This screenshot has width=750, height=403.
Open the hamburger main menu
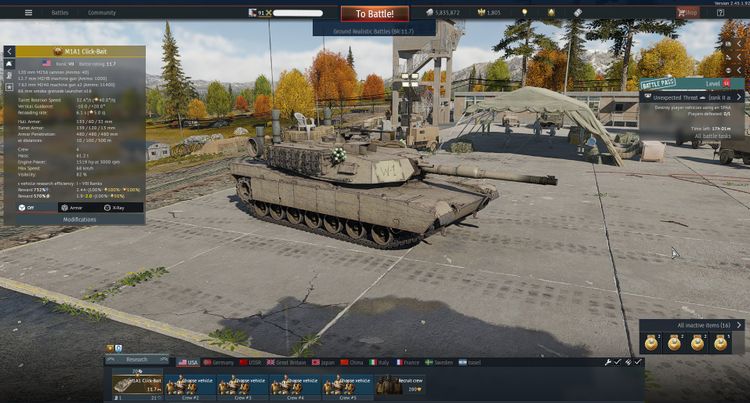click(x=28, y=13)
